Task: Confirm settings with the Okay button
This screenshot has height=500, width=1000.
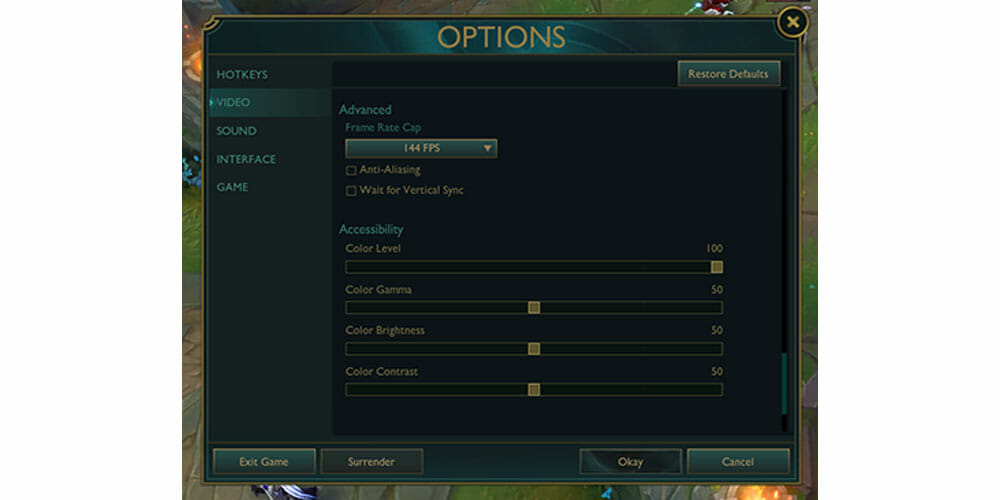Action: click(630, 462)
